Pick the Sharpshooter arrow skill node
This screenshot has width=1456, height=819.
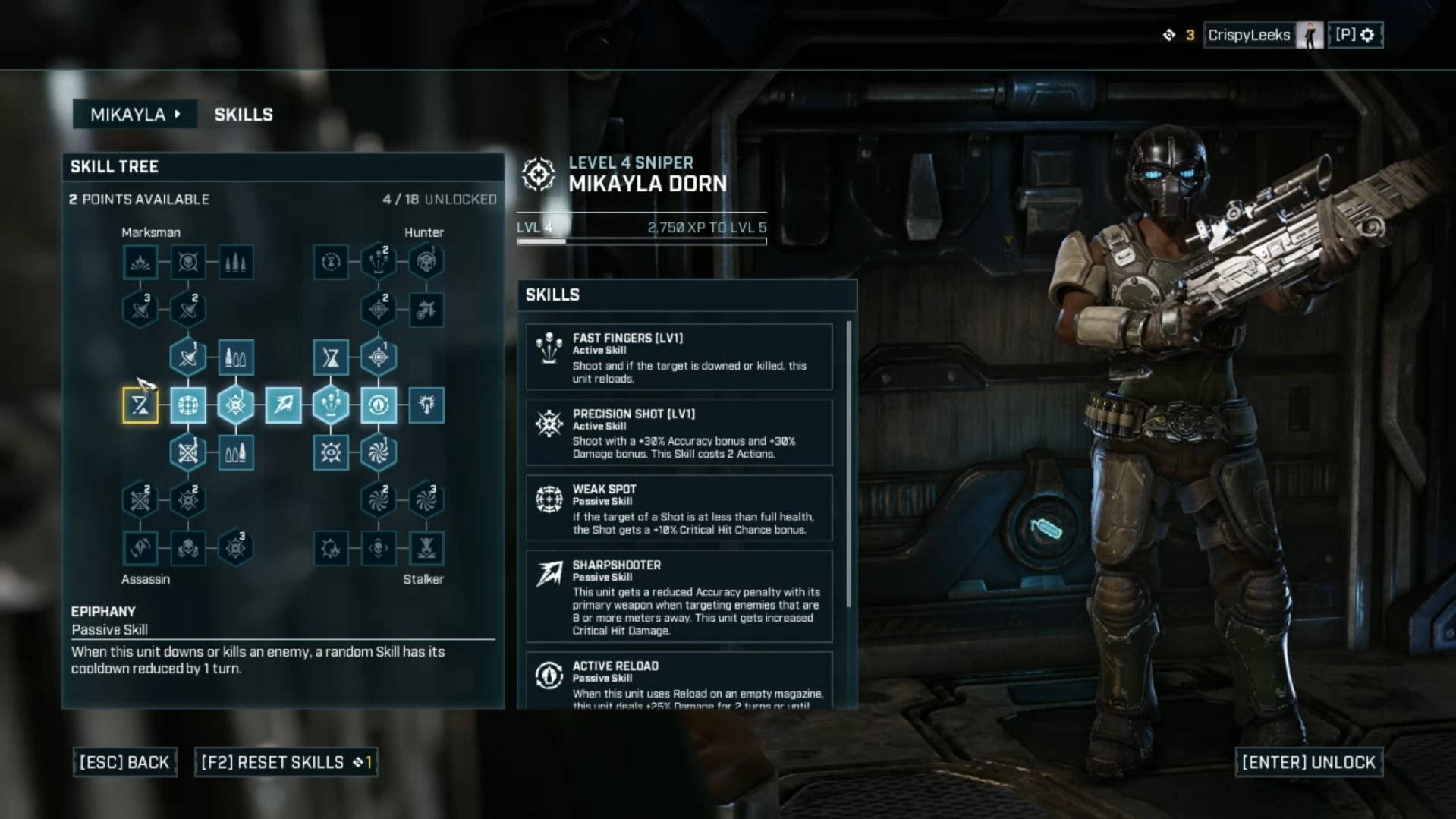[x=283, y=405]
